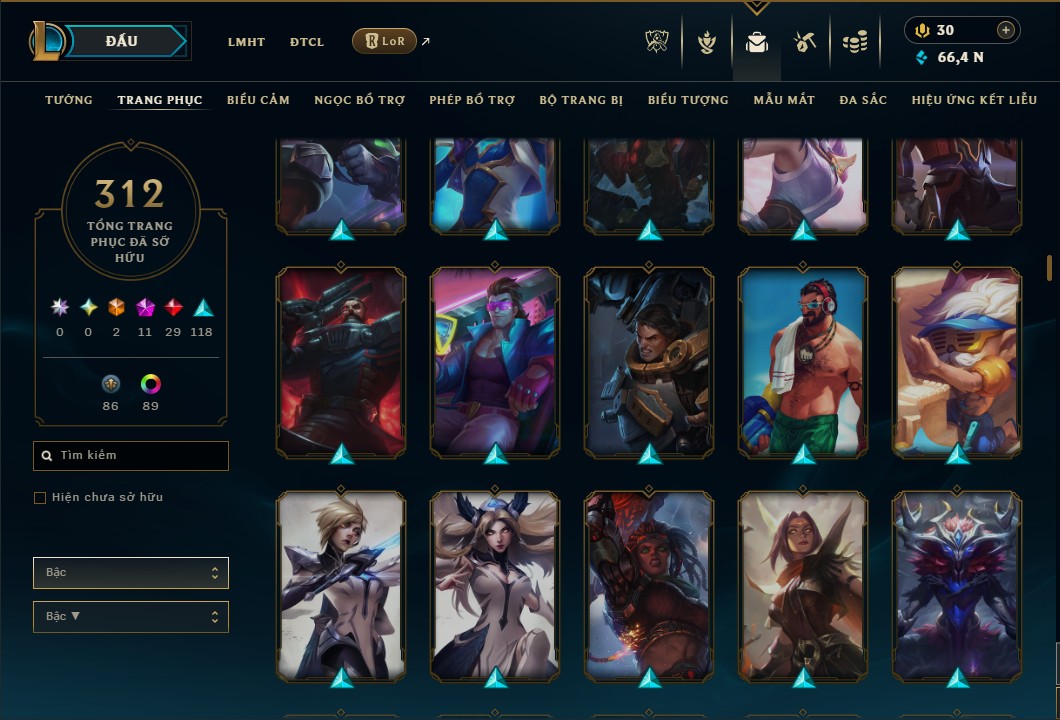Screen dimensions: 1060x720
Task: Open the MẪU MẮT tab
Action: [x=784, y=100]
